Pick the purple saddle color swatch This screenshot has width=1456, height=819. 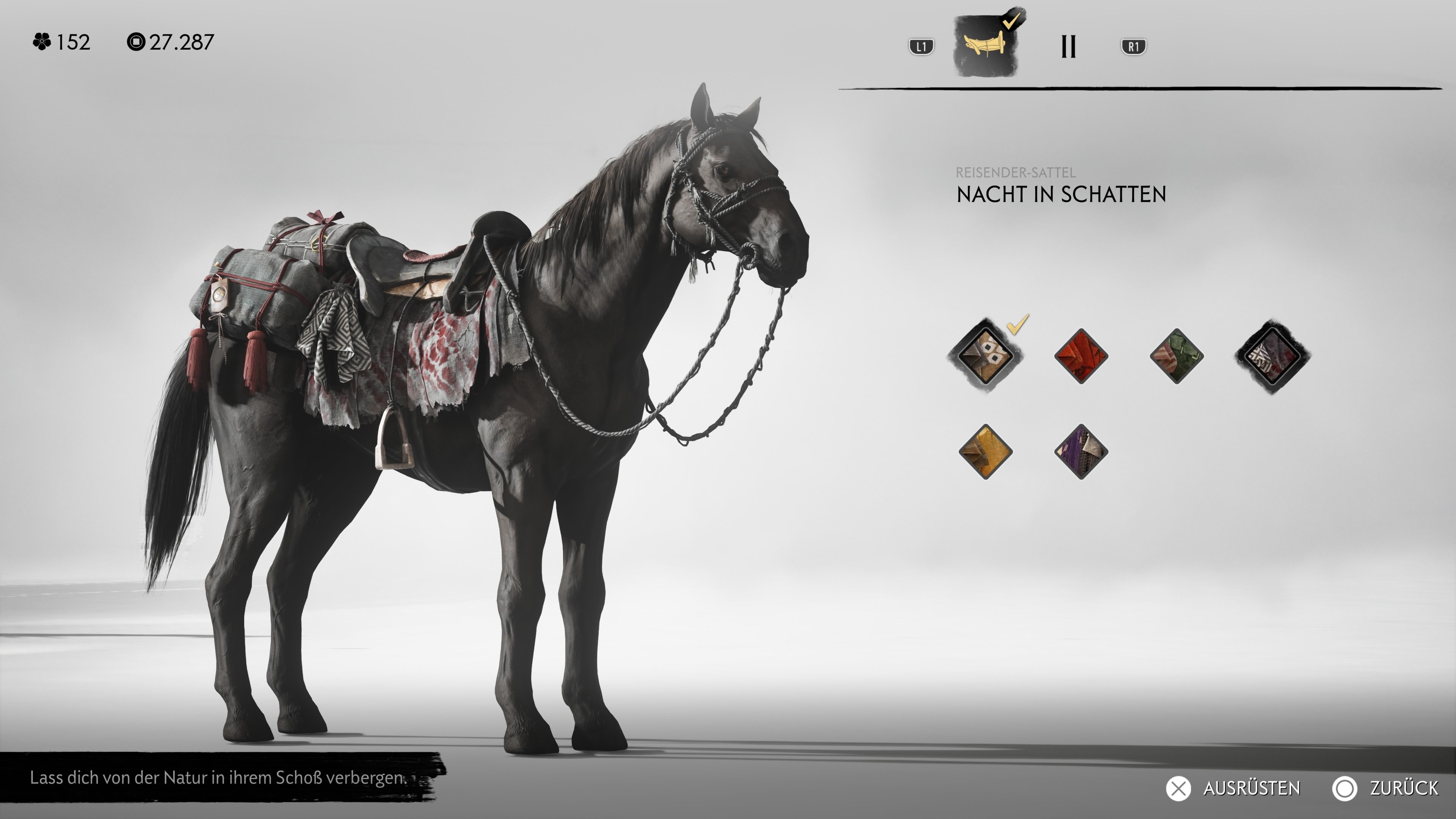[x=1081, y=452]
